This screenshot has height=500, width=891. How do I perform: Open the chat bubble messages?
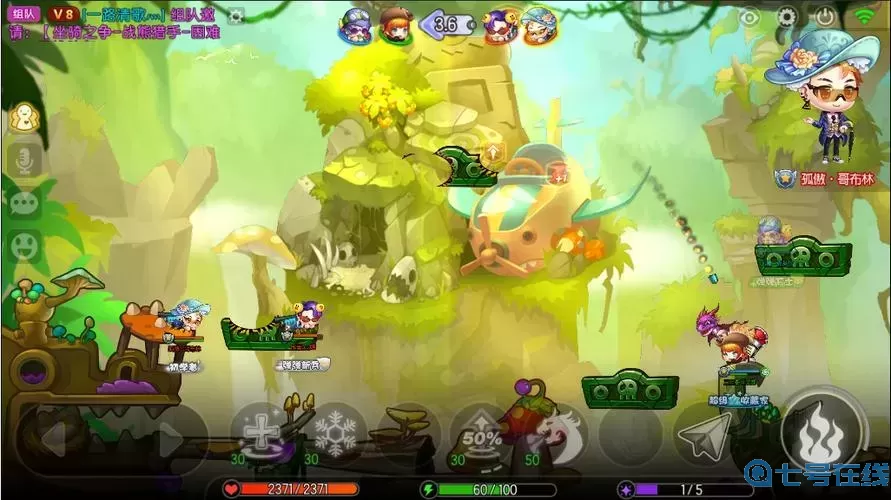[23, 203]
